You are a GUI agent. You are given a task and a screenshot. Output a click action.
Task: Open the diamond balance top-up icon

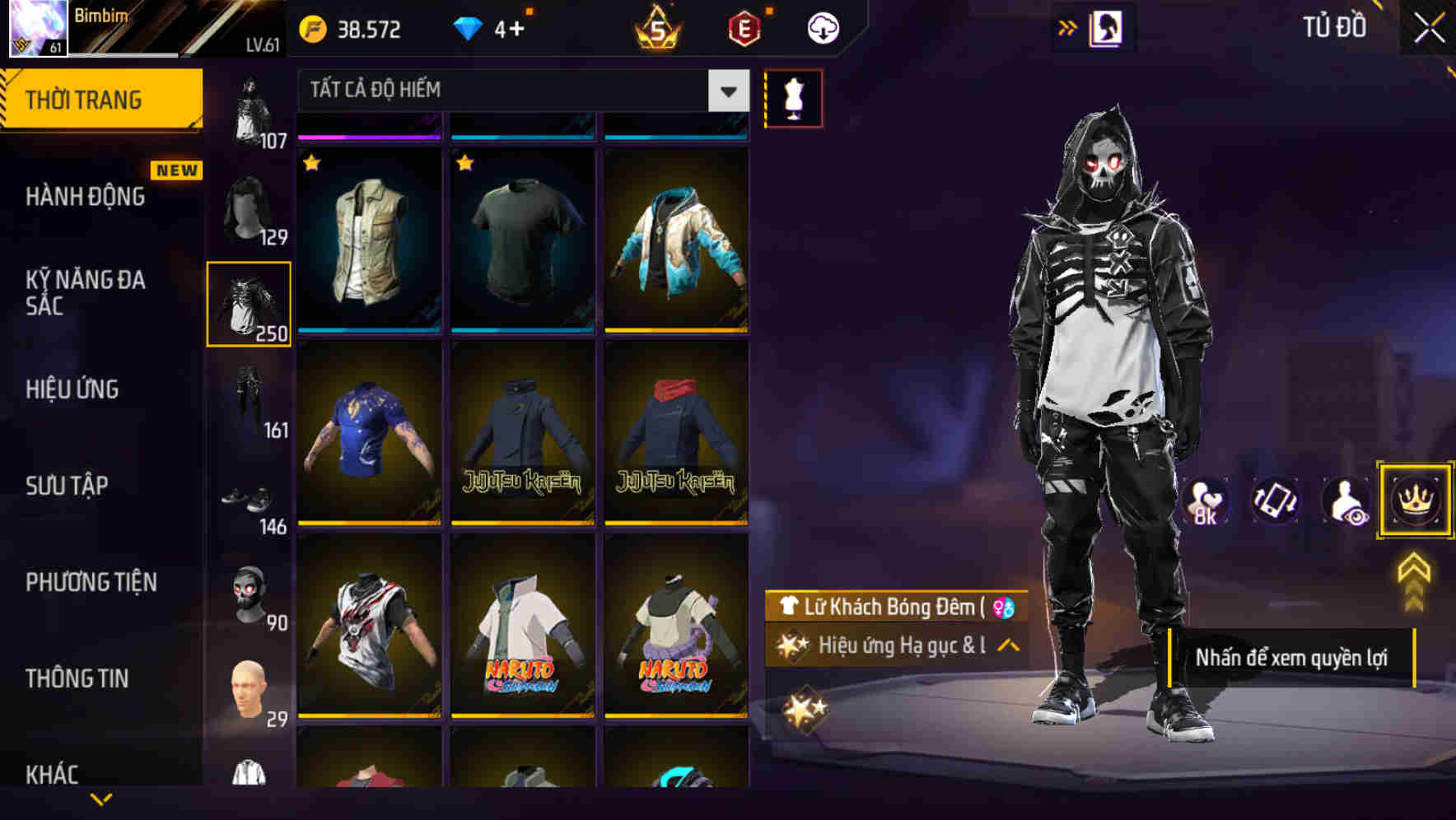click(468, 28)
